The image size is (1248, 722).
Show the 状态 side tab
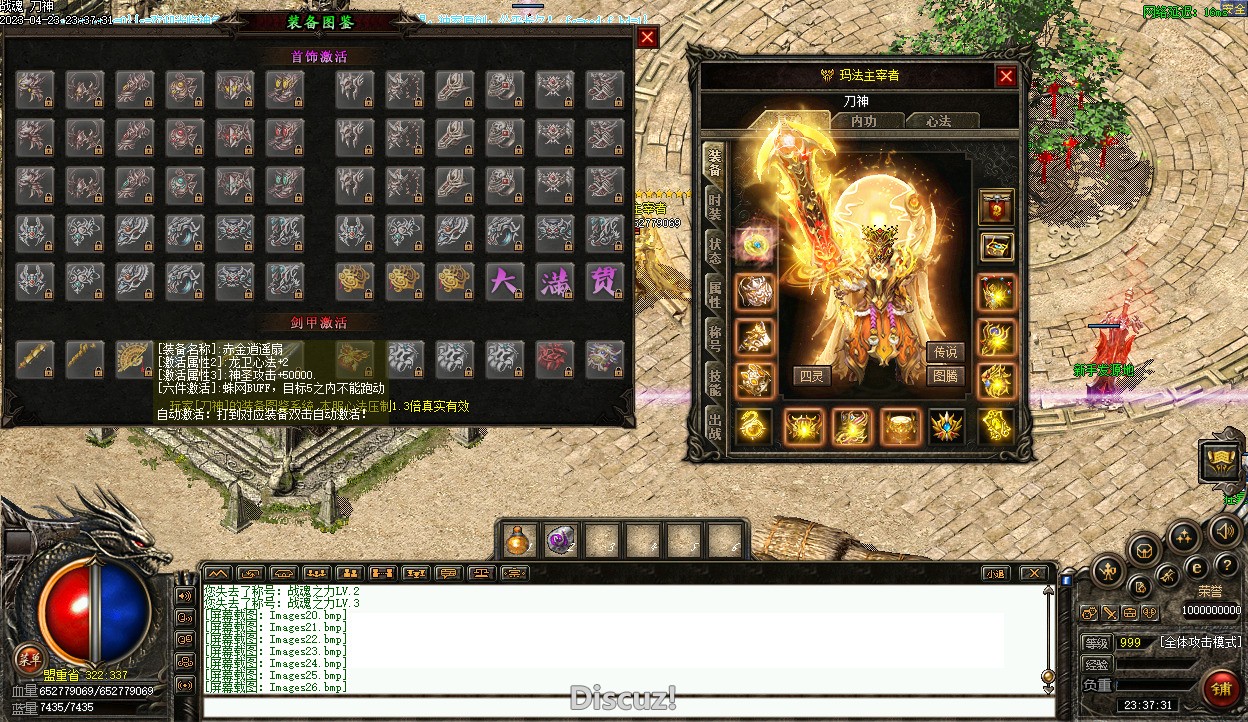(714, 250)
